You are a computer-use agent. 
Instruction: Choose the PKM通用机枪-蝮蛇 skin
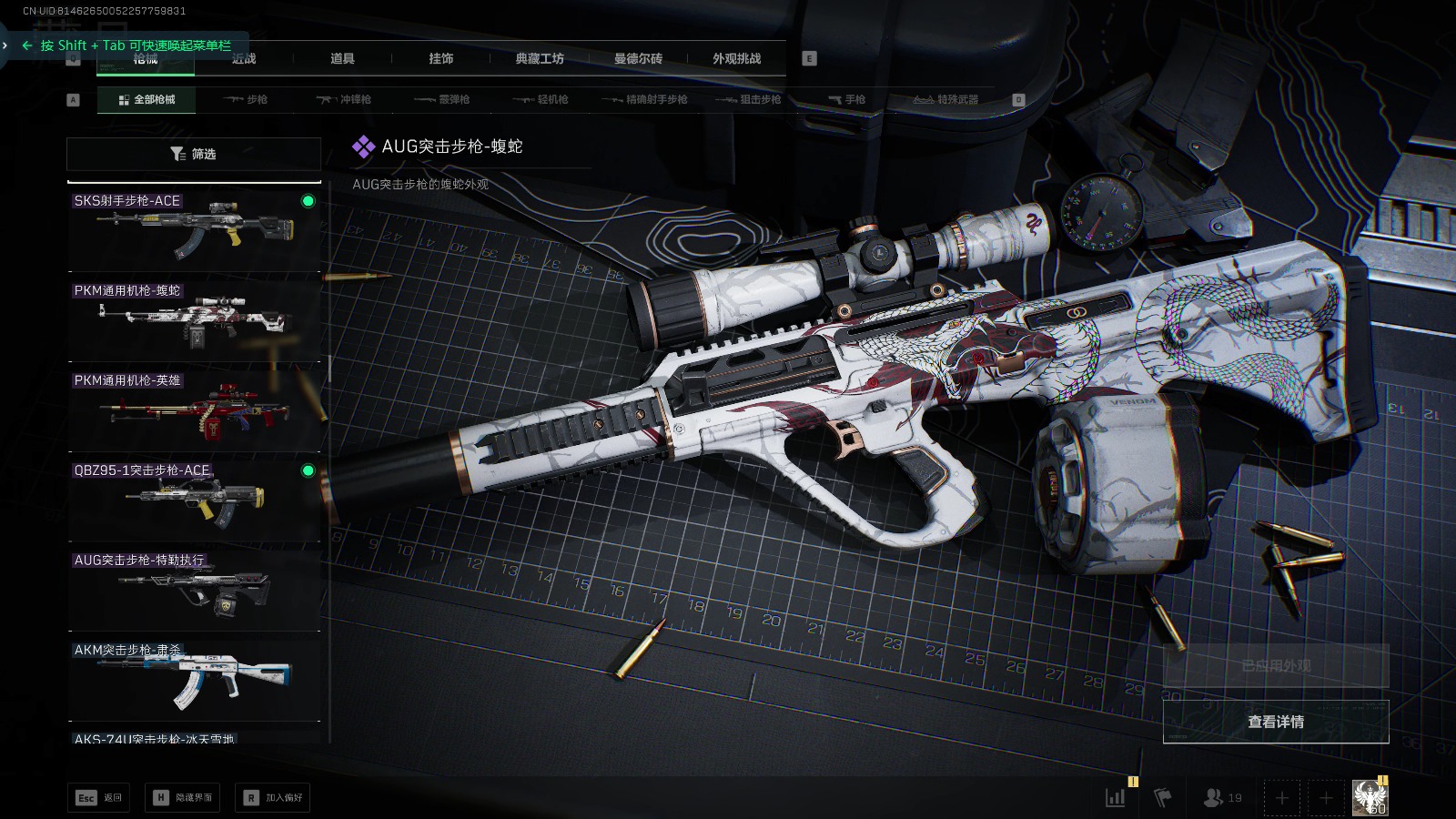[194, 318]
